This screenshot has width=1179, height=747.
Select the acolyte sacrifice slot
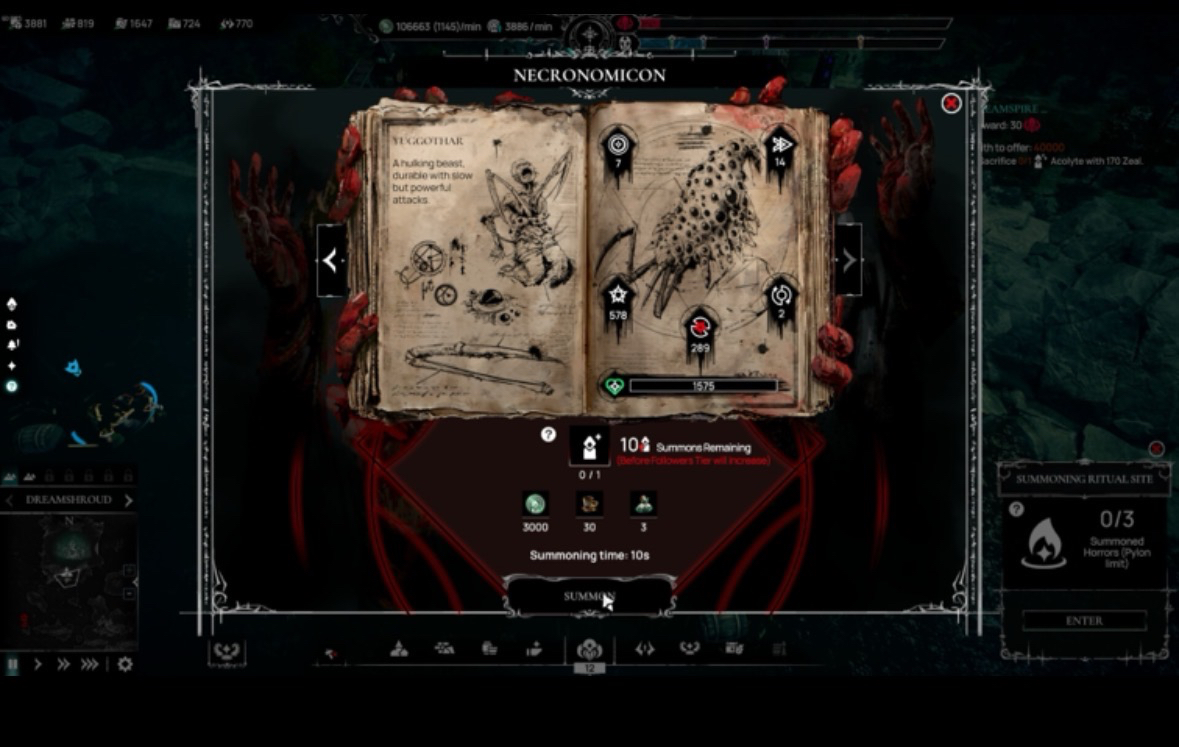point(589,446)
